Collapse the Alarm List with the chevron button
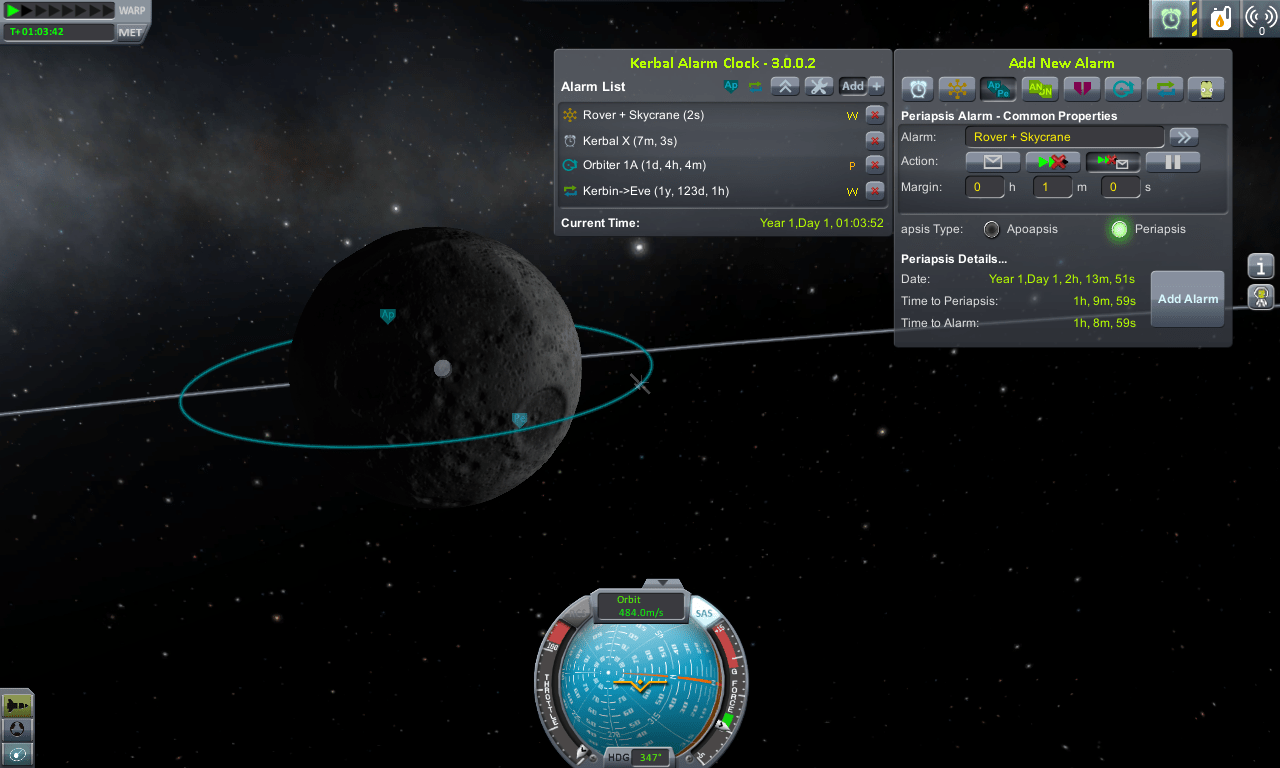The width and height of the screenshot is (1280, 768). tap(785, 86)
